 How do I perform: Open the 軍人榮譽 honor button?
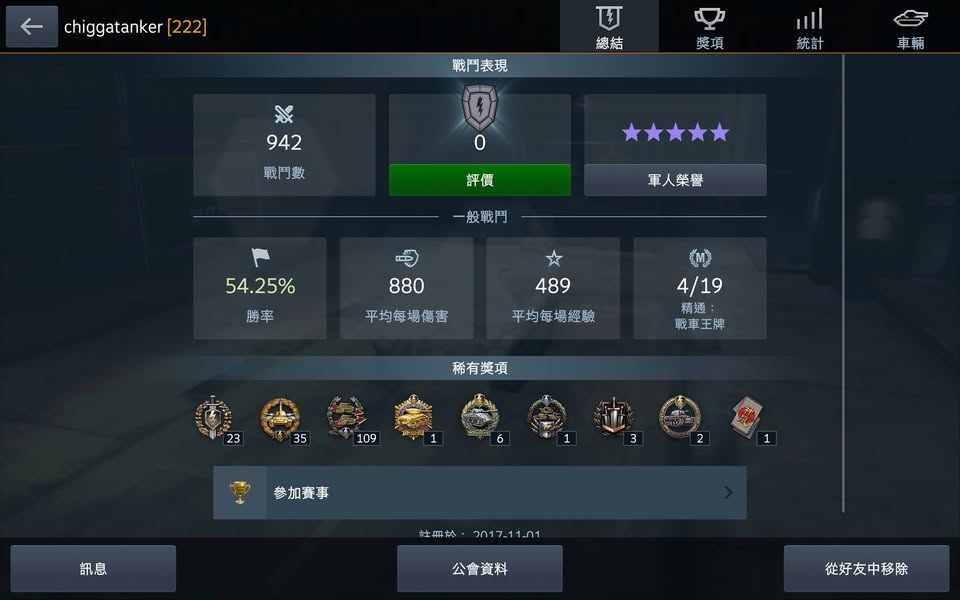(x=675, y=180)
